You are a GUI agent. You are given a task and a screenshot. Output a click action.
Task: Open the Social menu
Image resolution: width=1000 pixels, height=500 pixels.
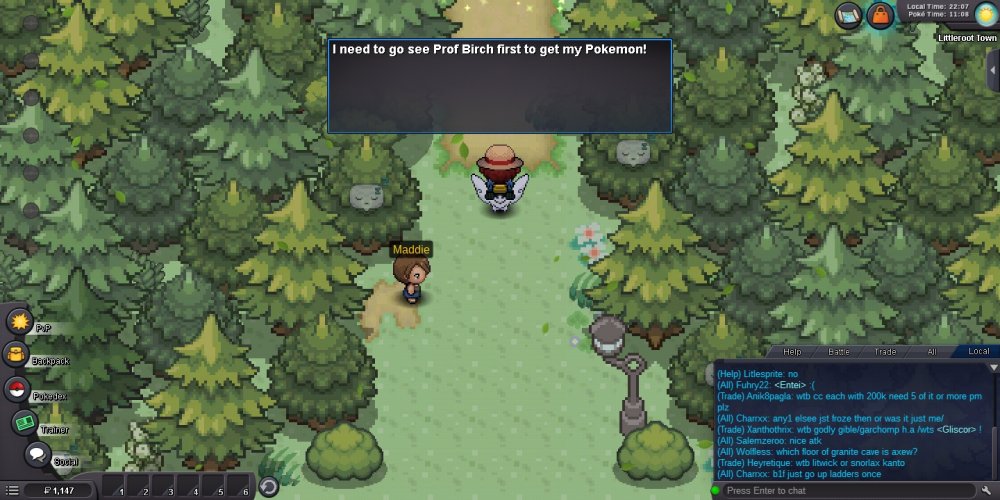pos(38,455)
